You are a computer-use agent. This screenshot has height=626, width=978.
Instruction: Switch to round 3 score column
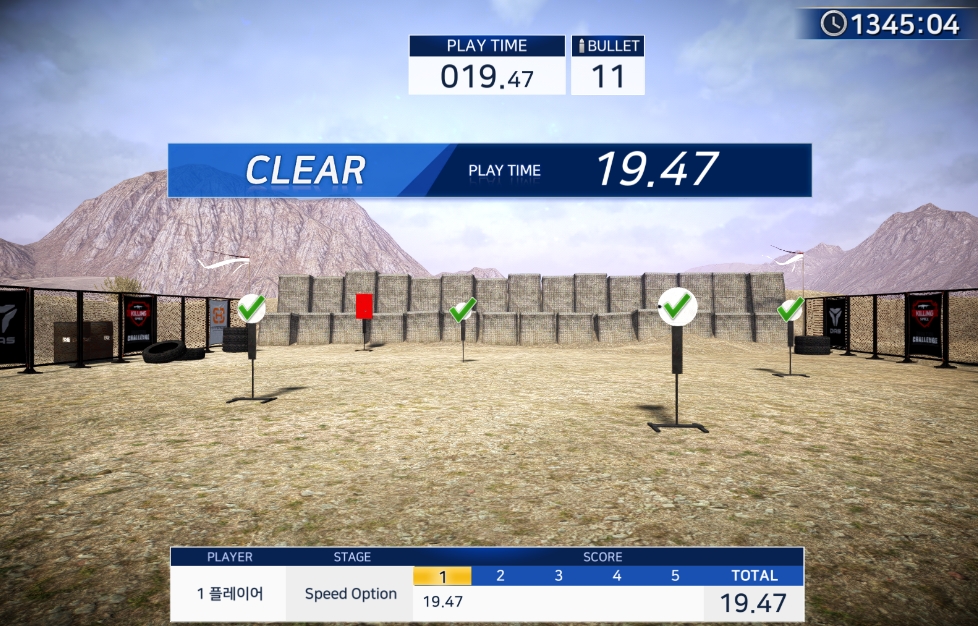pyautogui.click(x=558, y=576)
